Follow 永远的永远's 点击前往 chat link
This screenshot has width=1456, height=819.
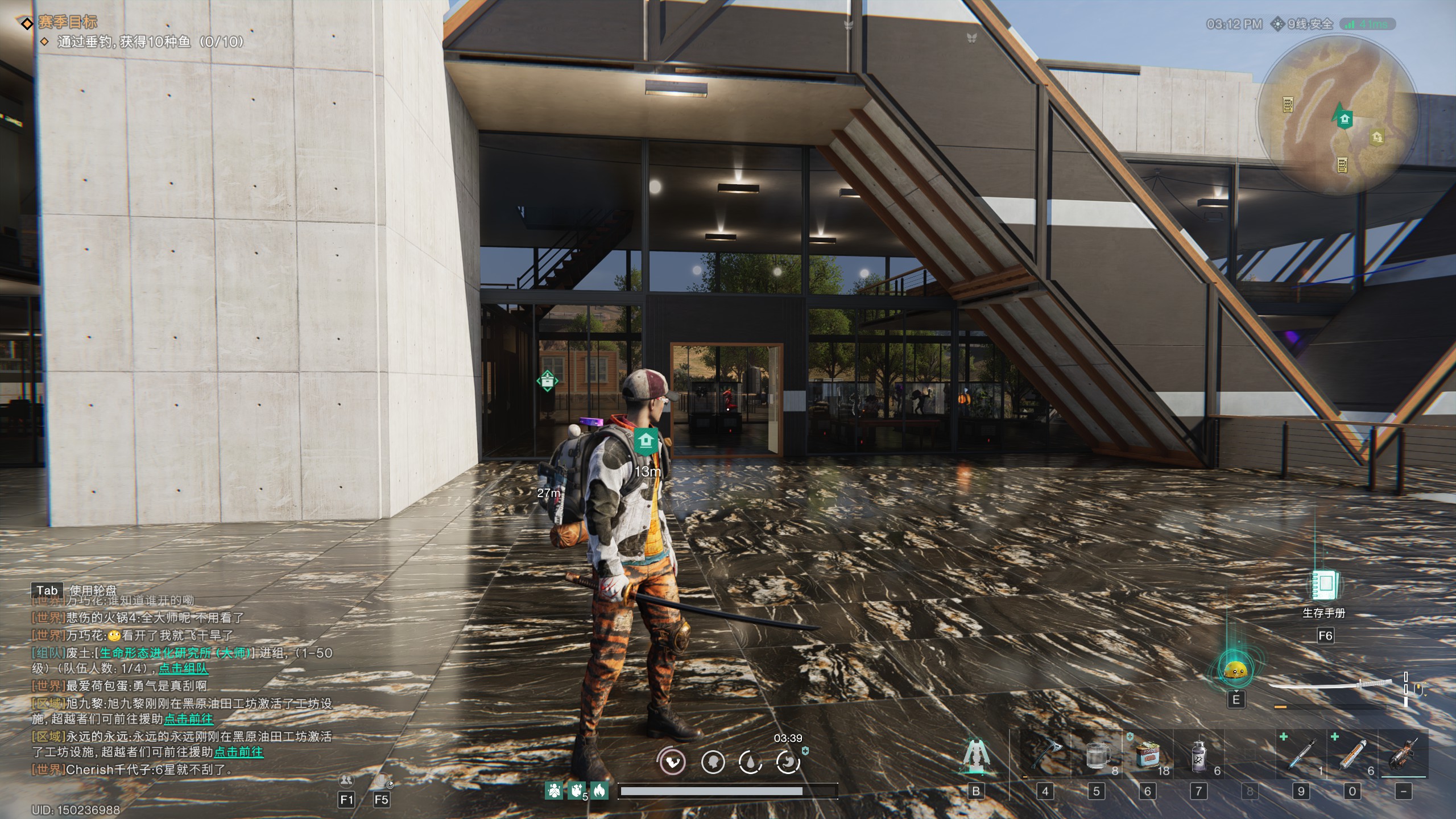tap(238, 752)
